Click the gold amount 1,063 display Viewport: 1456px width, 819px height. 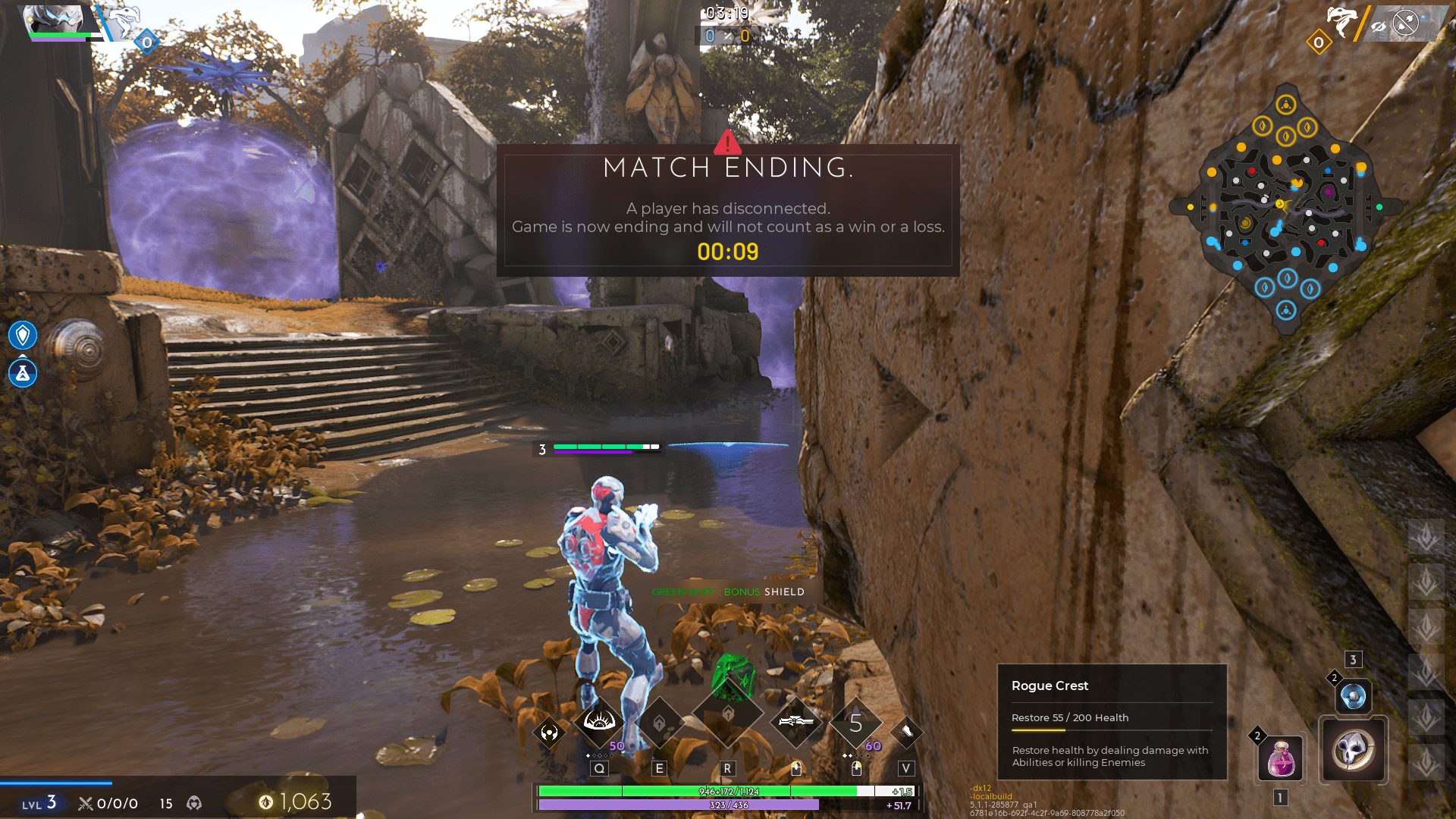pyautogui.click(x=296, y=802)
